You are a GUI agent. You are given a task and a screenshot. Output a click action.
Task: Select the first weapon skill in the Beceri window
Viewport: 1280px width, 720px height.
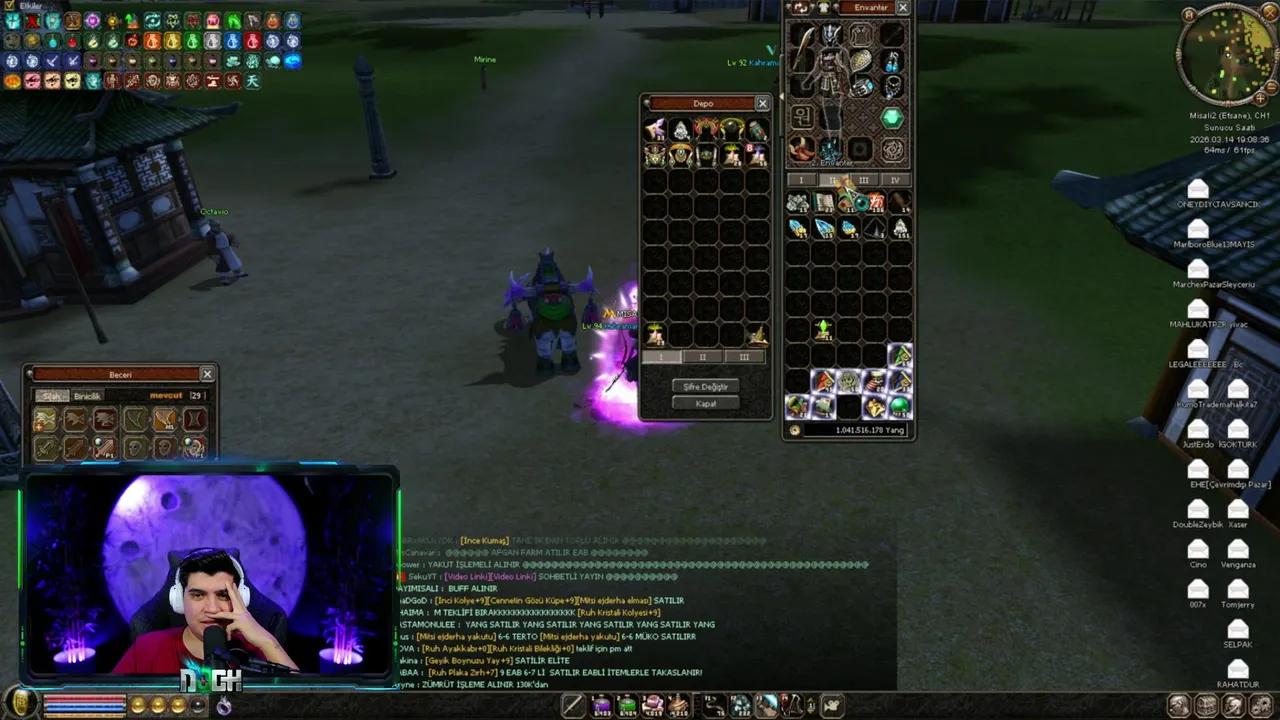coord(44,419)
